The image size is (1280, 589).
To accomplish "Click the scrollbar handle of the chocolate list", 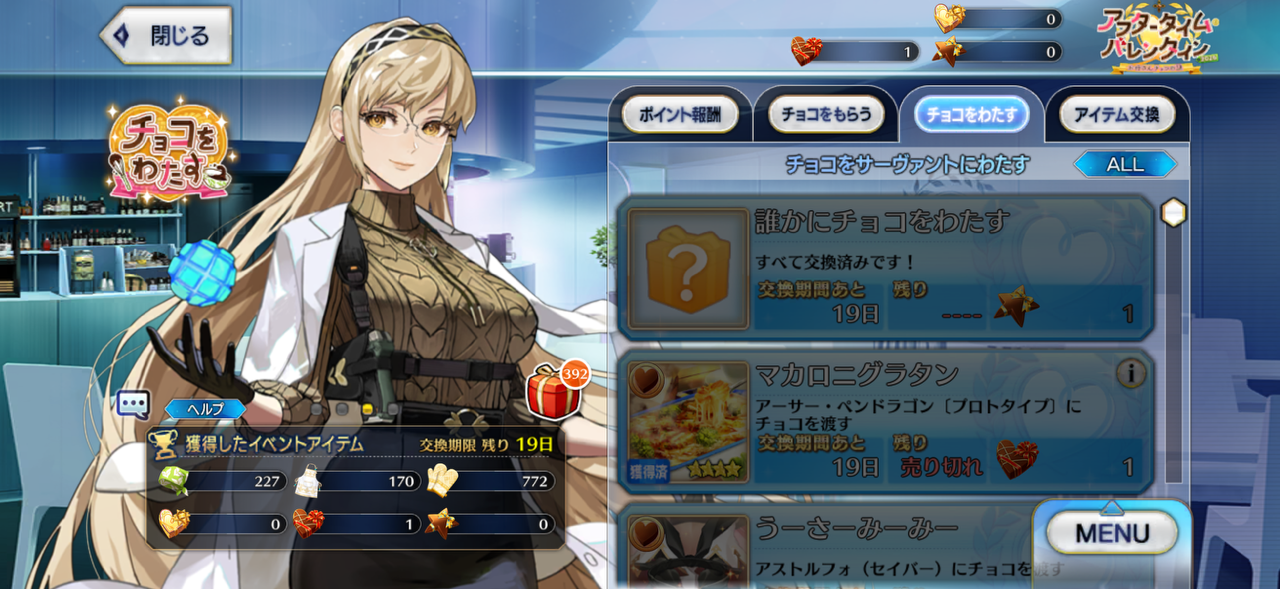I will point(1173,212).
